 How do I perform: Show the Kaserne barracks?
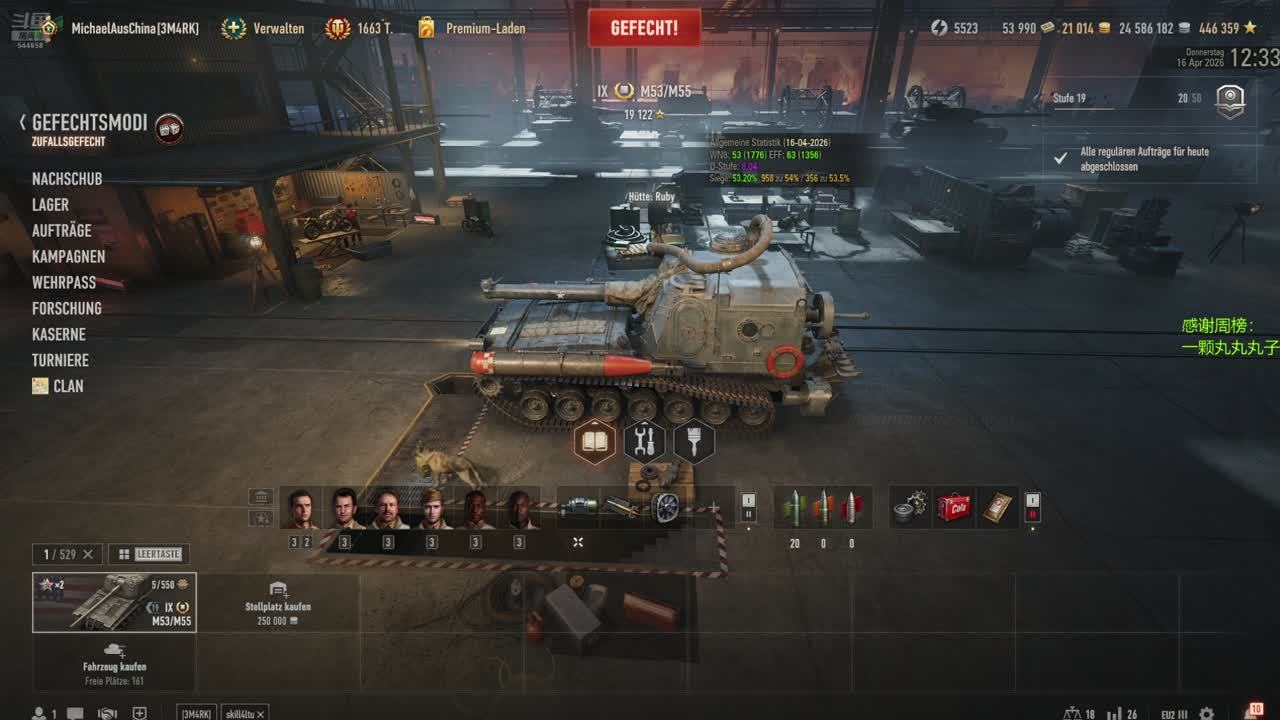point(58,335)
